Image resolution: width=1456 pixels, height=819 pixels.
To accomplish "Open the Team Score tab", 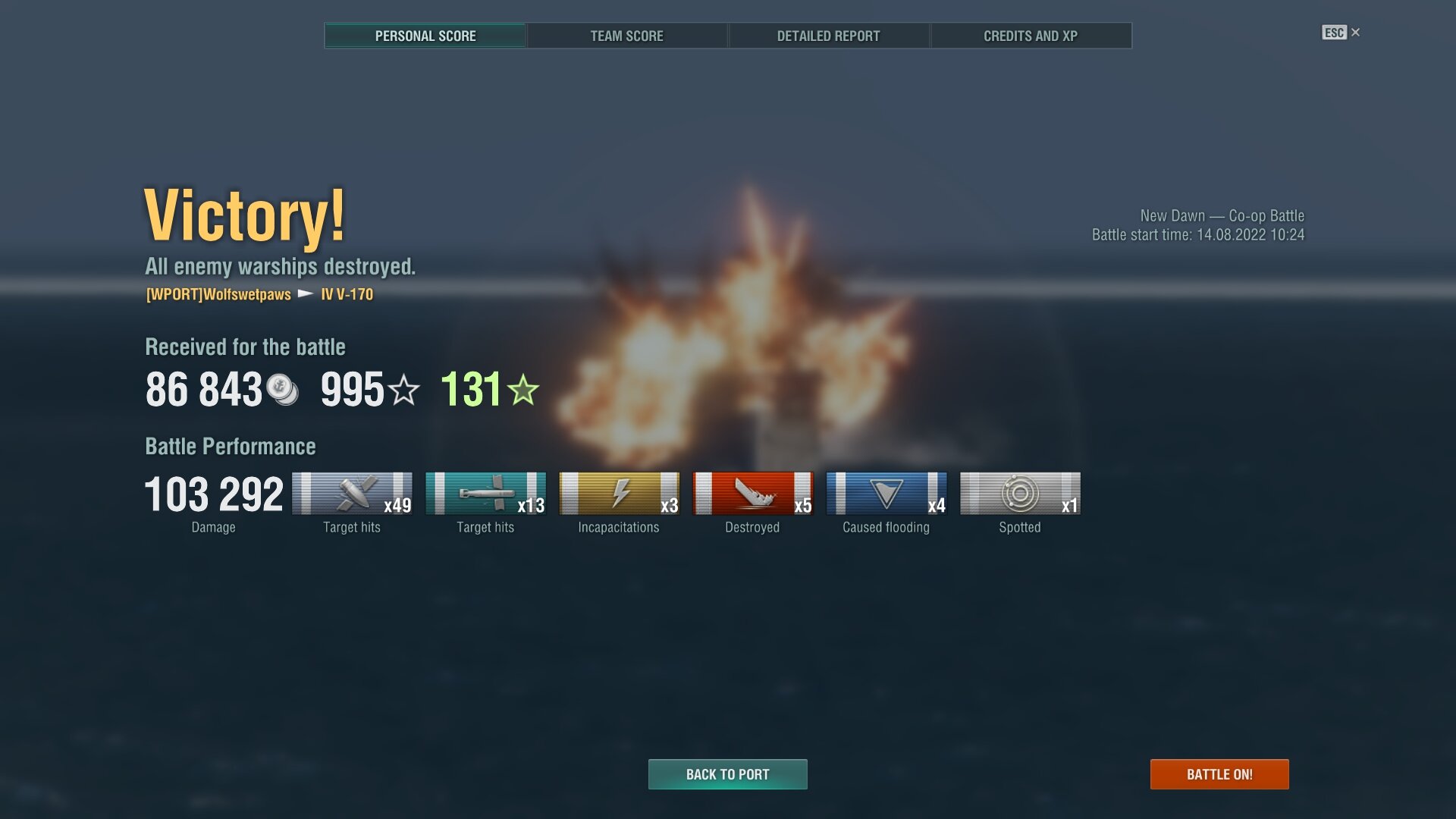I will point(626,36).
